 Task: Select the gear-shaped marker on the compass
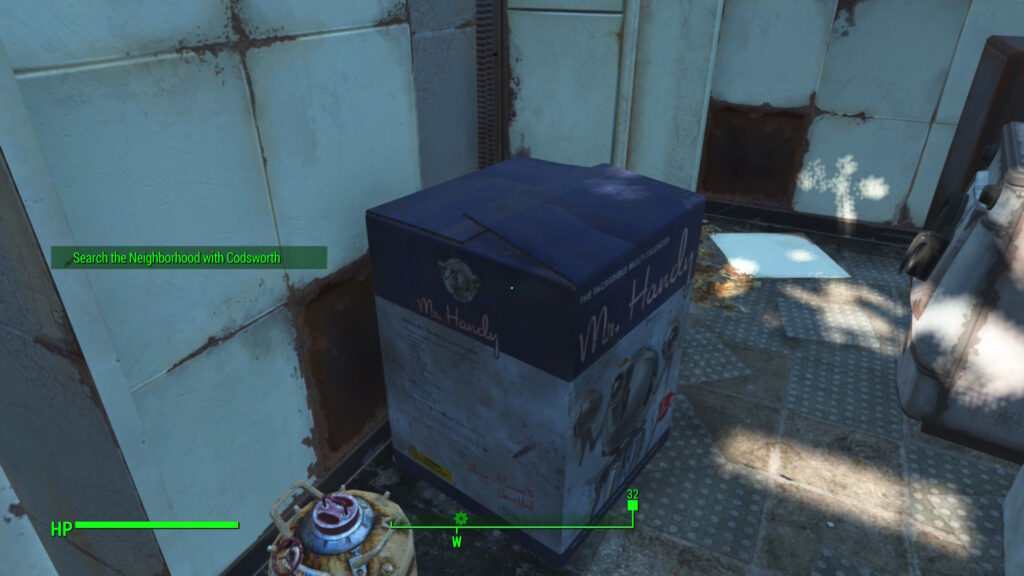(x=461, y=518)
